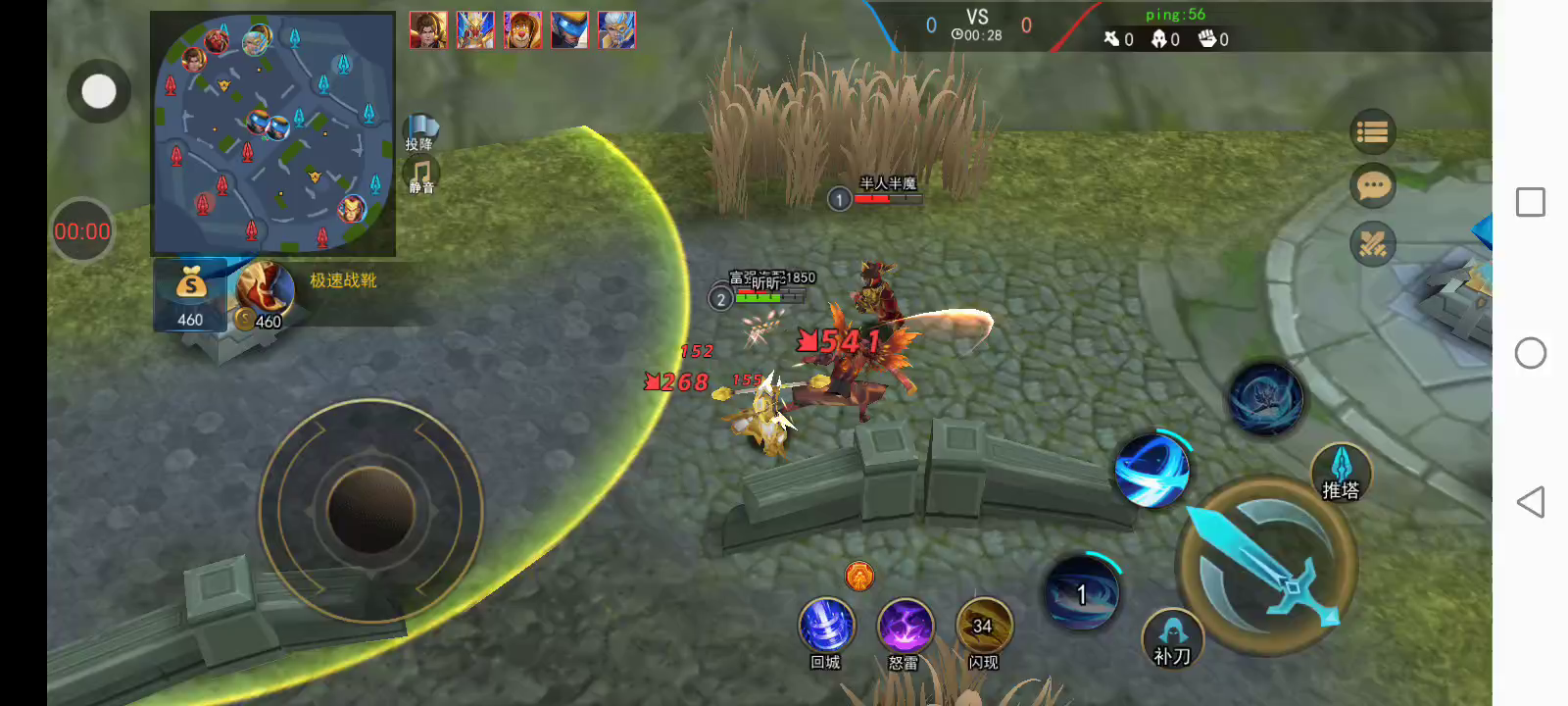
Task: Open the minimap
Action: point(272,134)
